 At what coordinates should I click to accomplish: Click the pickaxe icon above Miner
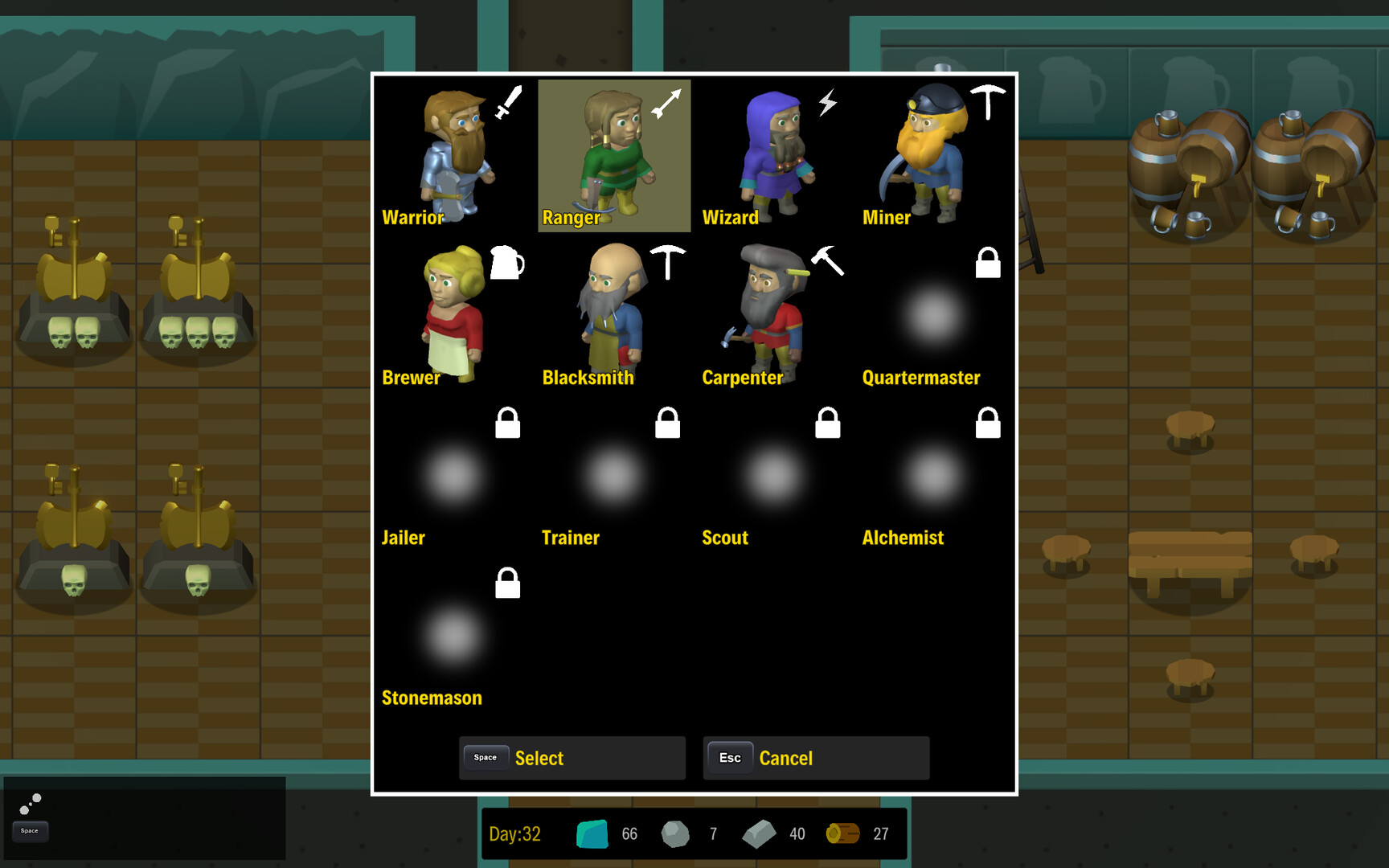pyautogui.click(x=988, y=99)
